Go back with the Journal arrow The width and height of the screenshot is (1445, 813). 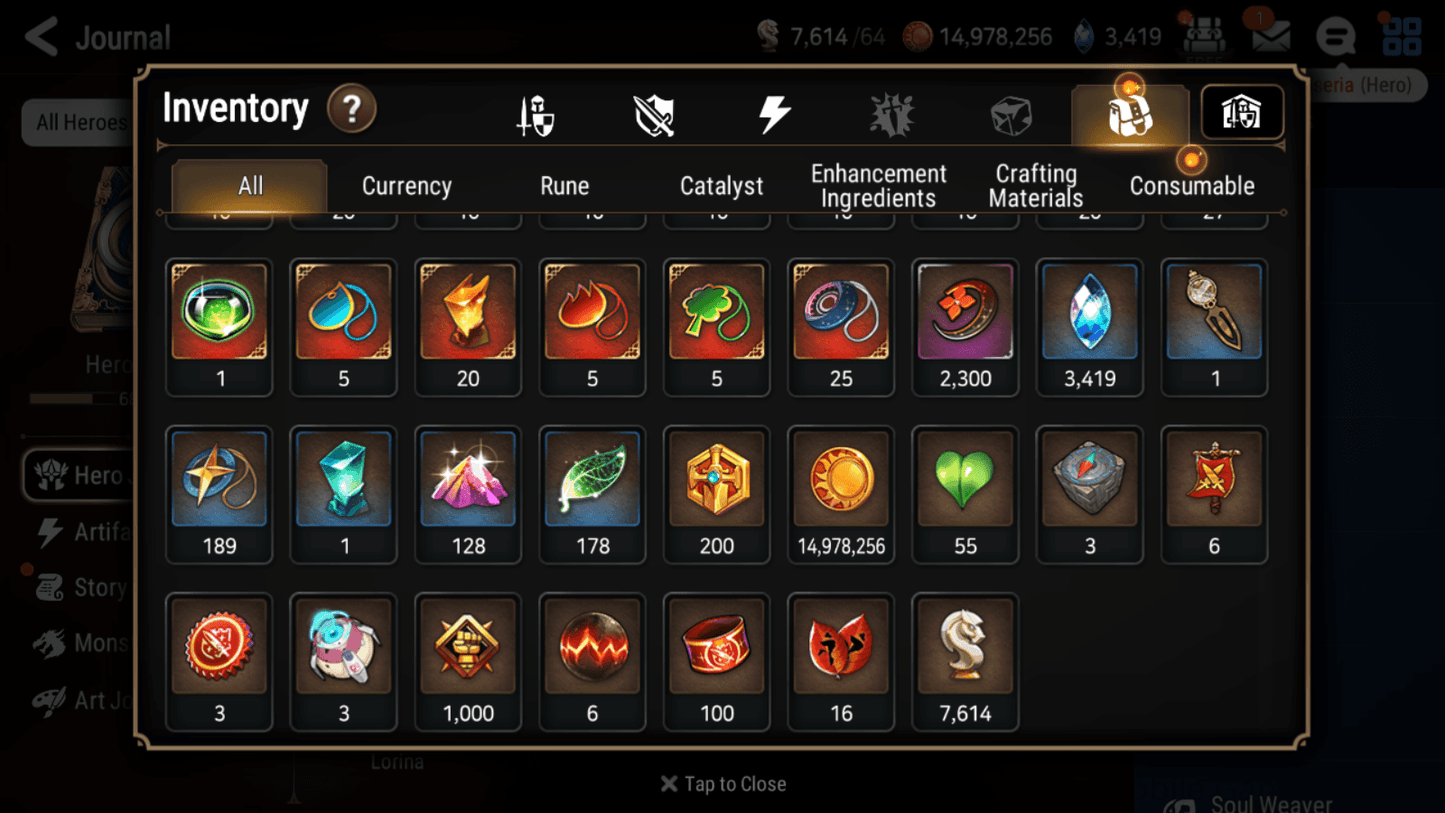click(x=40, y=36)
